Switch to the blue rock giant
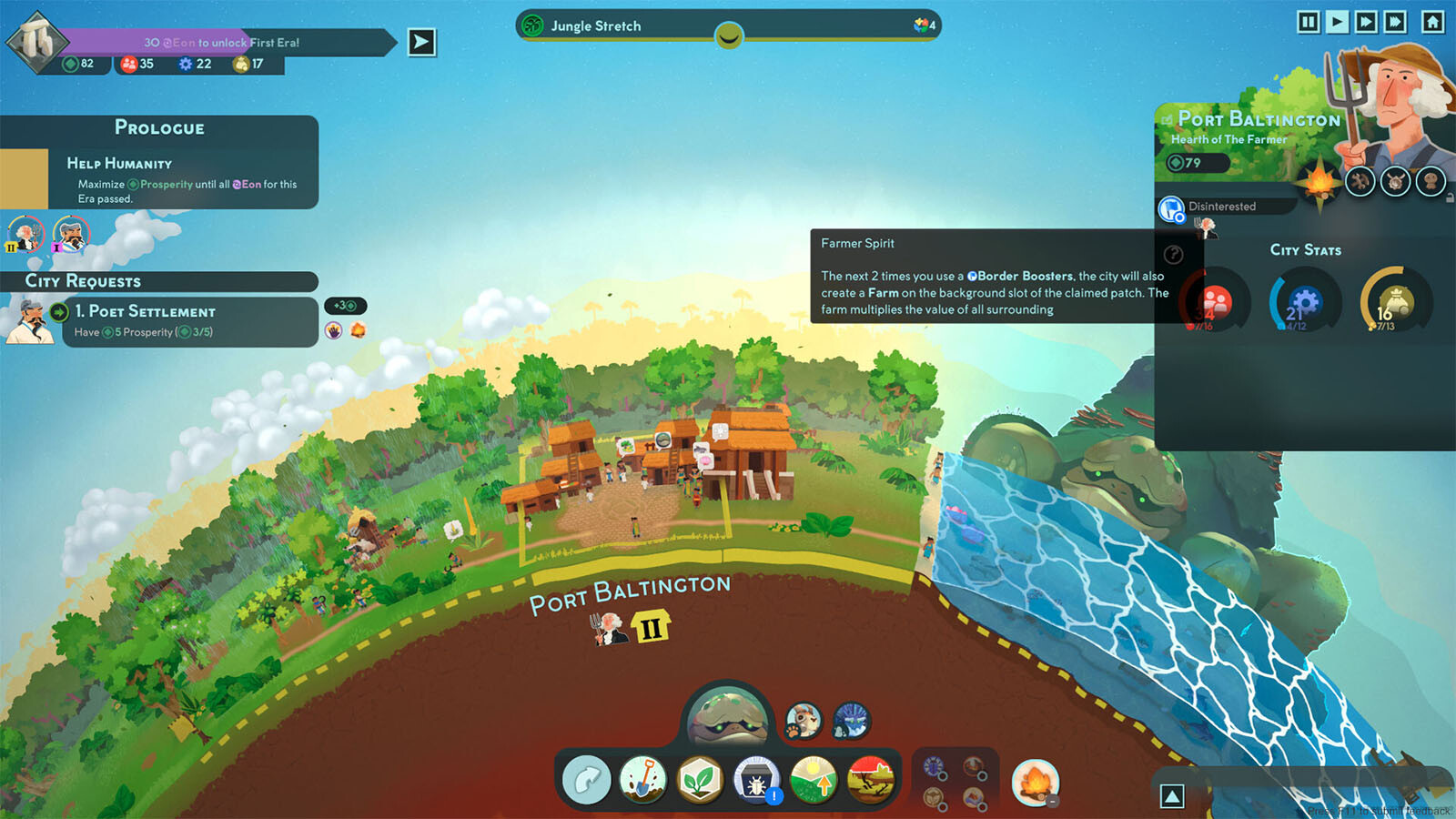The image size is (1456, 819). pyautogui.click(x=852, y=721)
